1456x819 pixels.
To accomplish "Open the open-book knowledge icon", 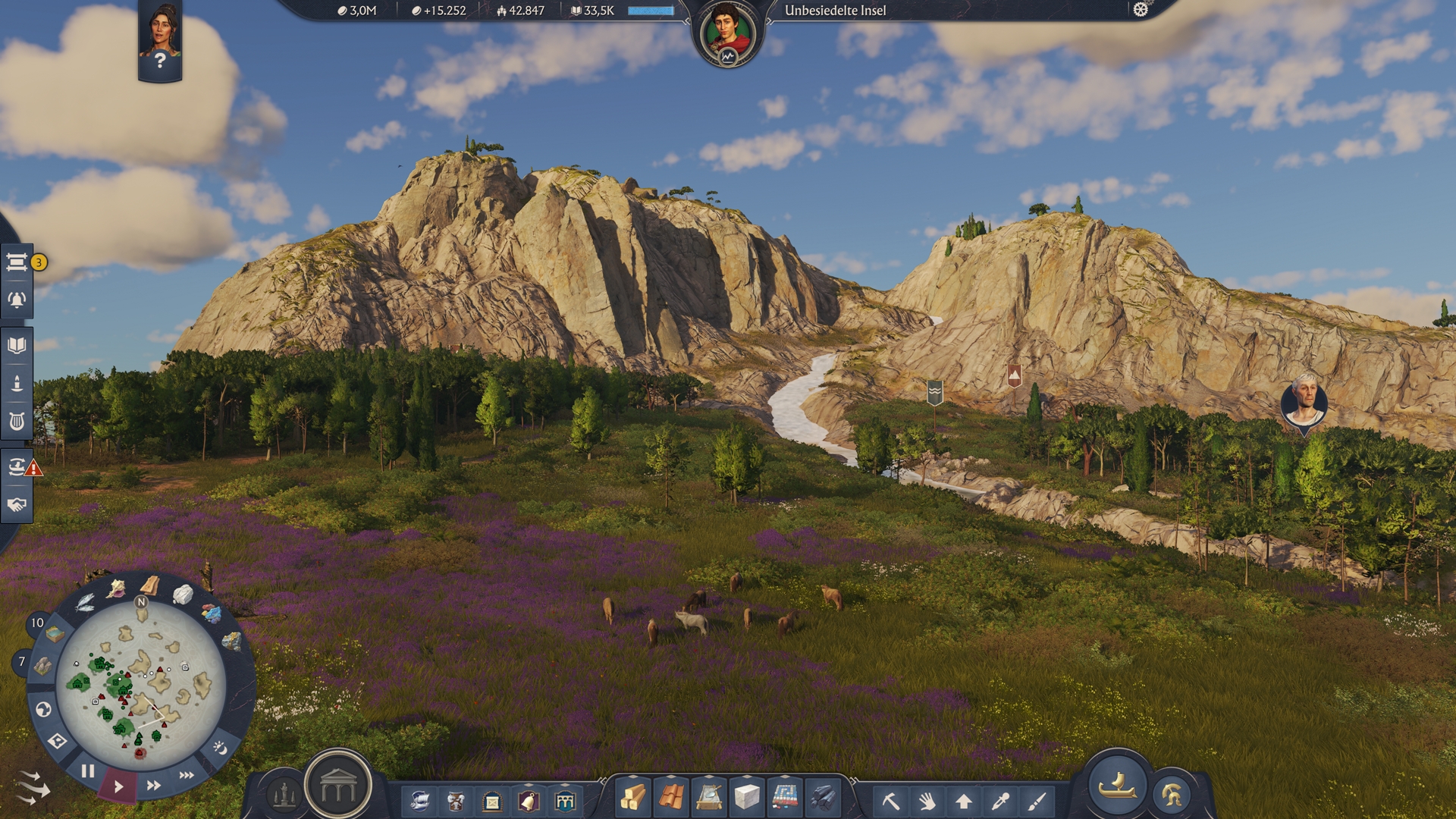I will [17, 346].
